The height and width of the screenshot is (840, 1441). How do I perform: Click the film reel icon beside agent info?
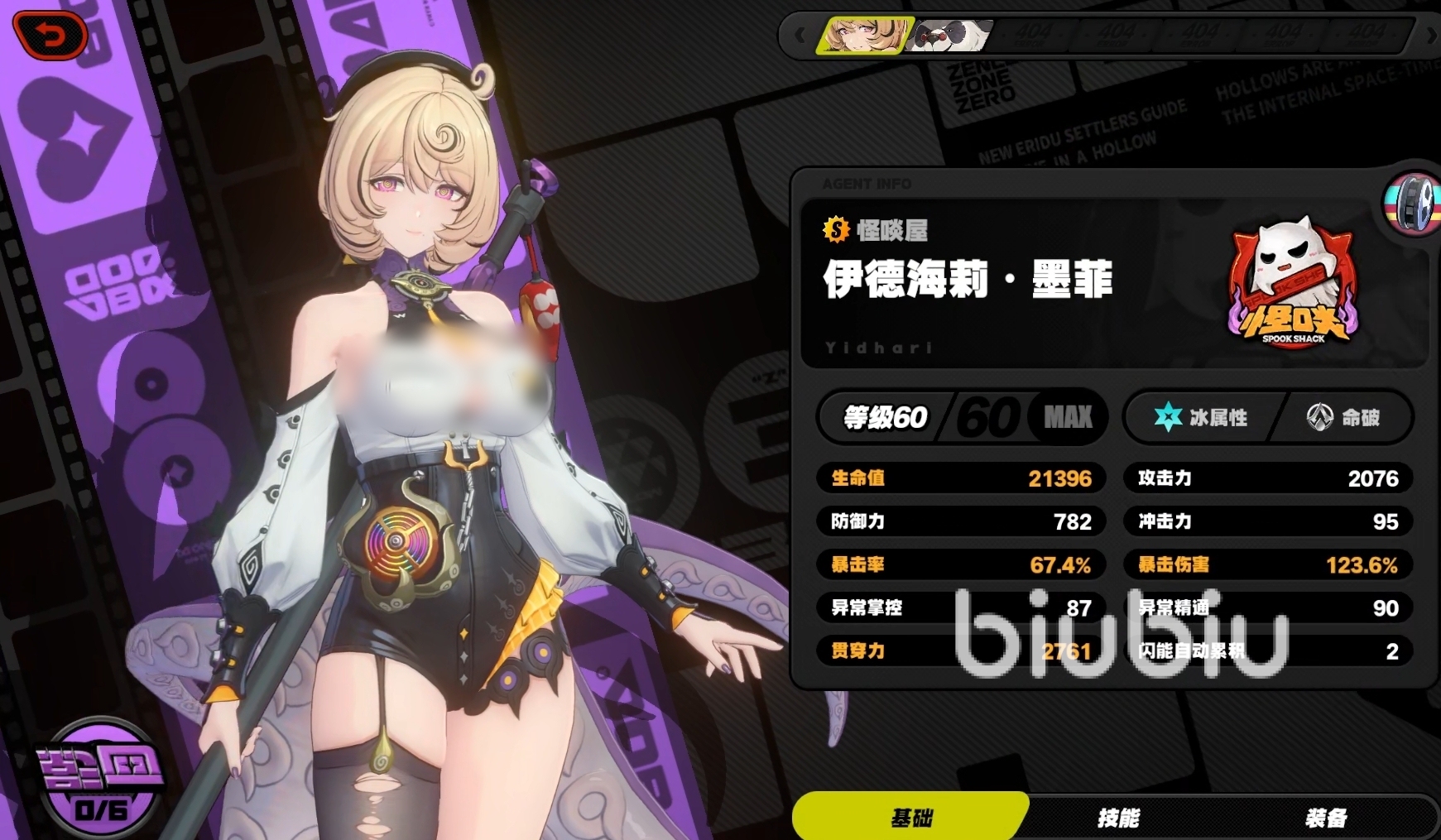pyautogui.click(x=1412, y=204)
